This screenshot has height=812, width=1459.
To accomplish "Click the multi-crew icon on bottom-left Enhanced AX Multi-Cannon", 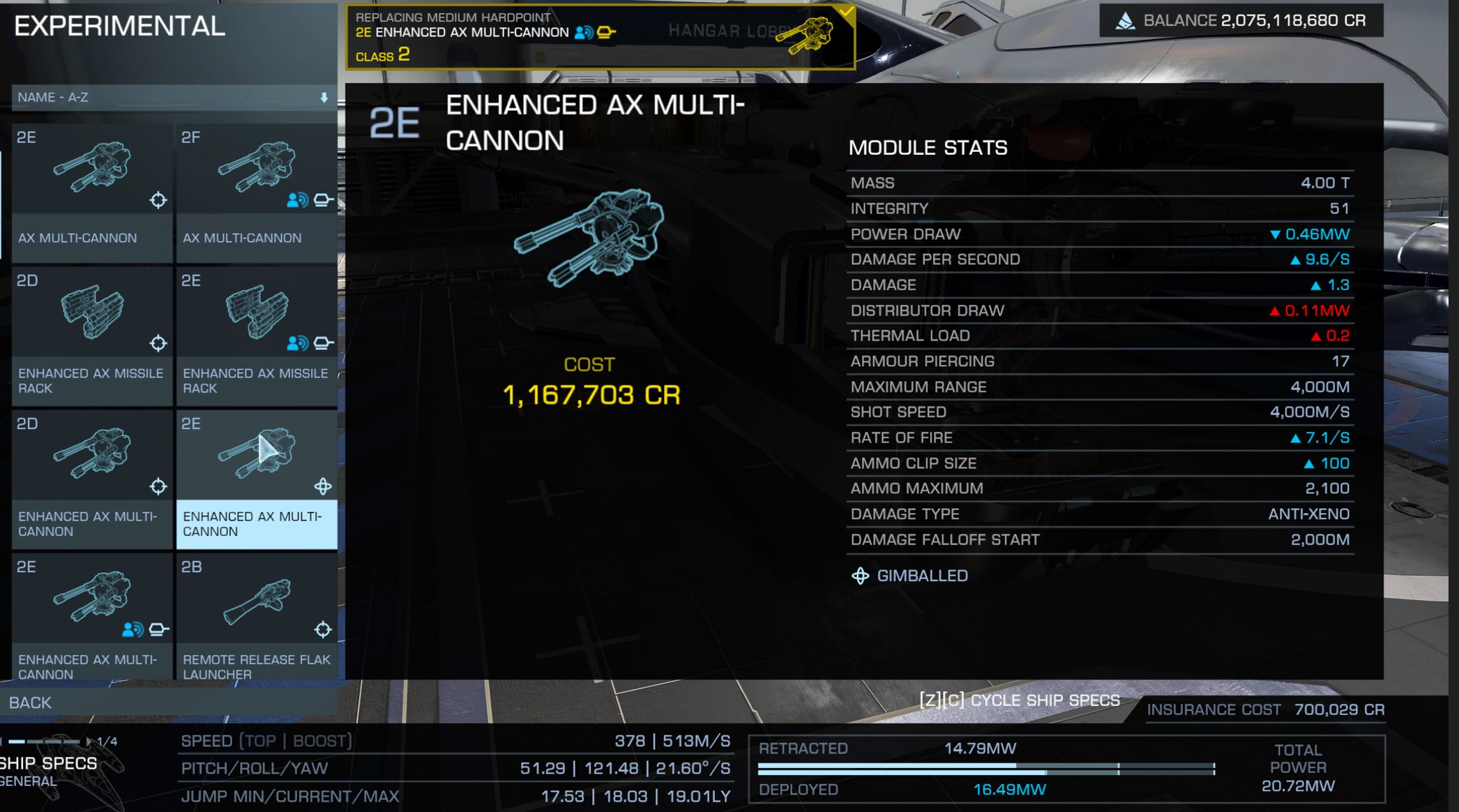I will [x=133, y=628].
